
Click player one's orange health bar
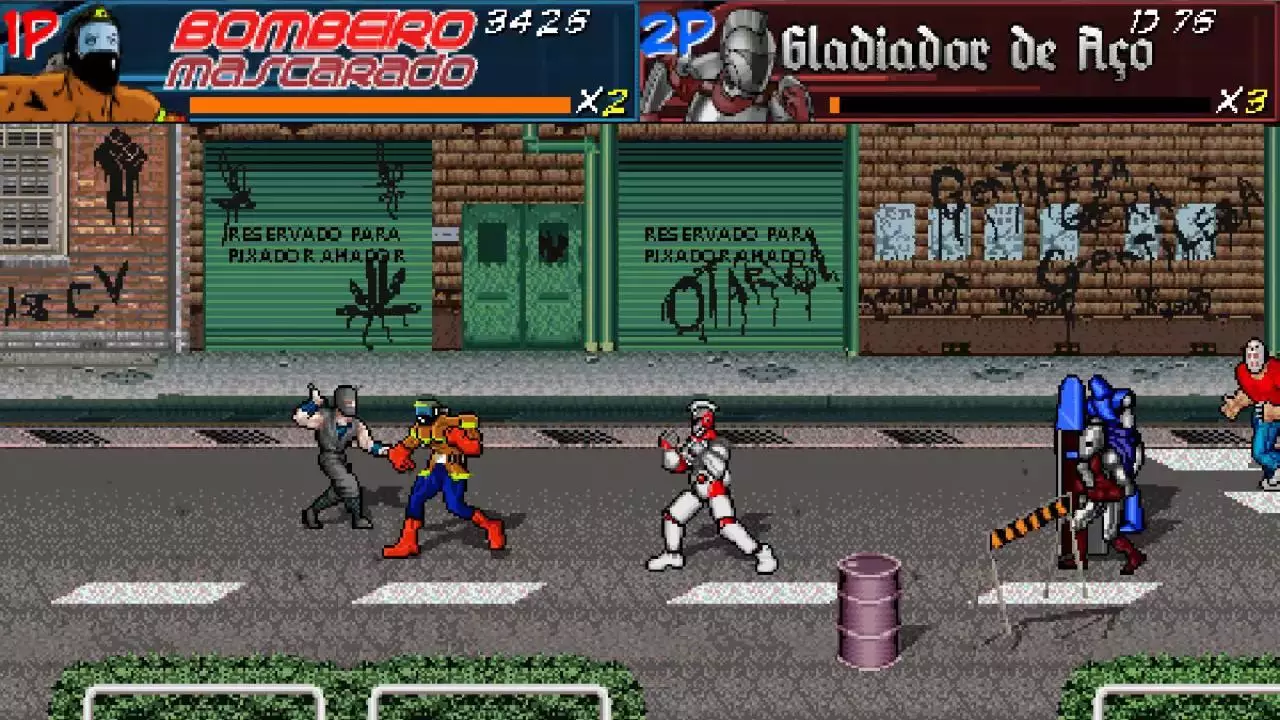[x=380, y=105]
